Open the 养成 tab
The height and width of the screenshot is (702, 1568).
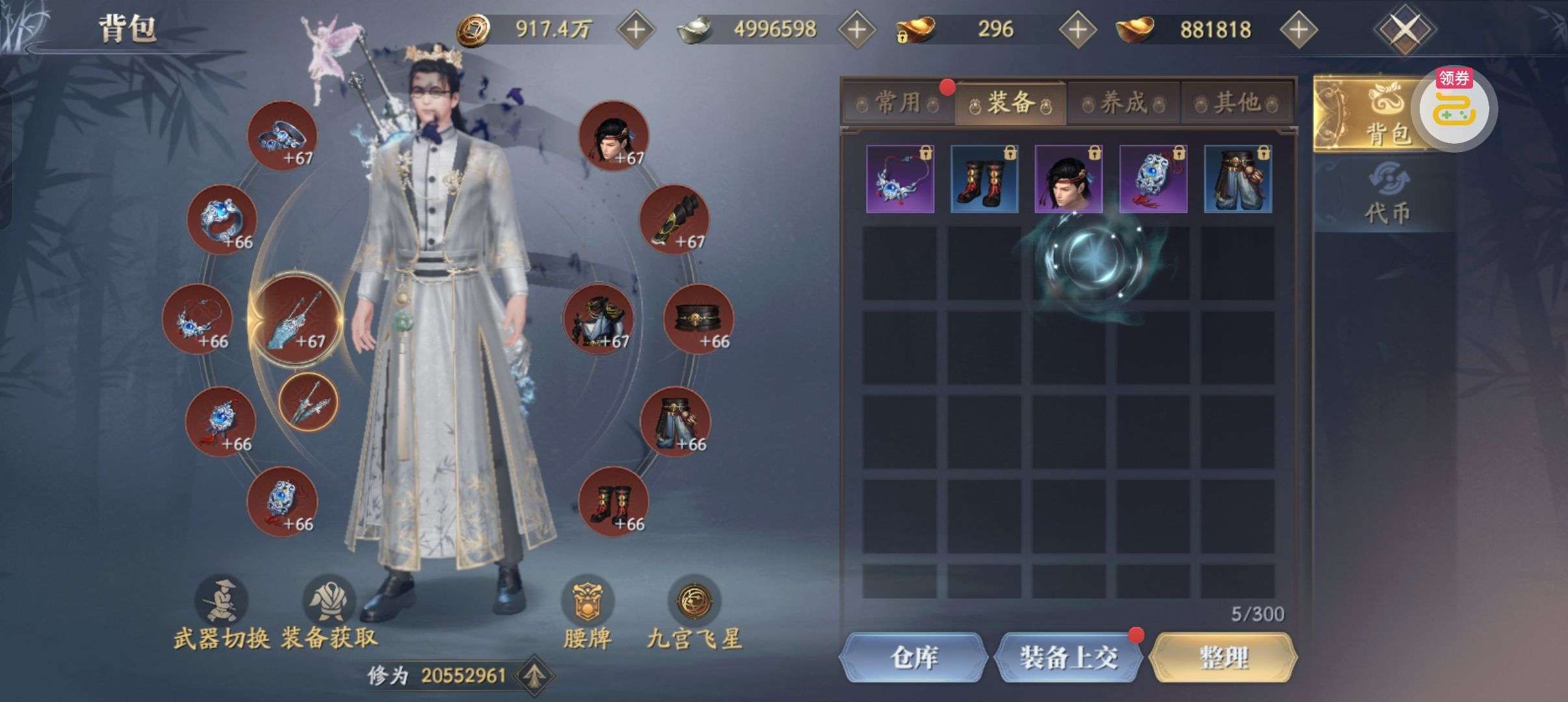click(1123, 103)
